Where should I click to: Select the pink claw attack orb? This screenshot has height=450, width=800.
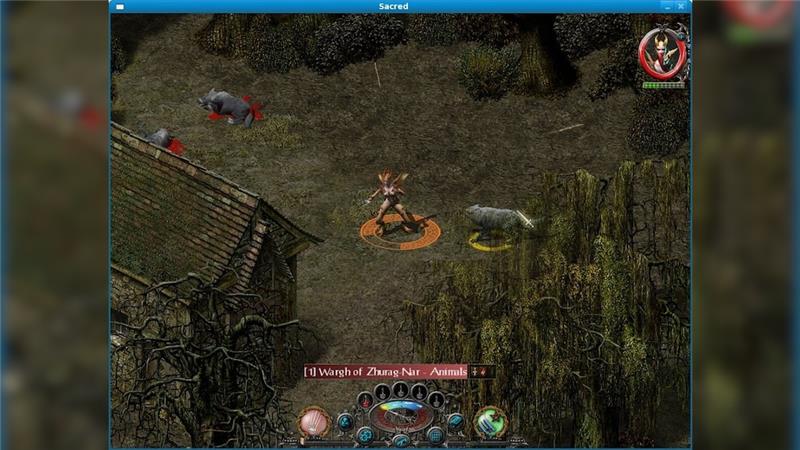click(x=314, y=422)
